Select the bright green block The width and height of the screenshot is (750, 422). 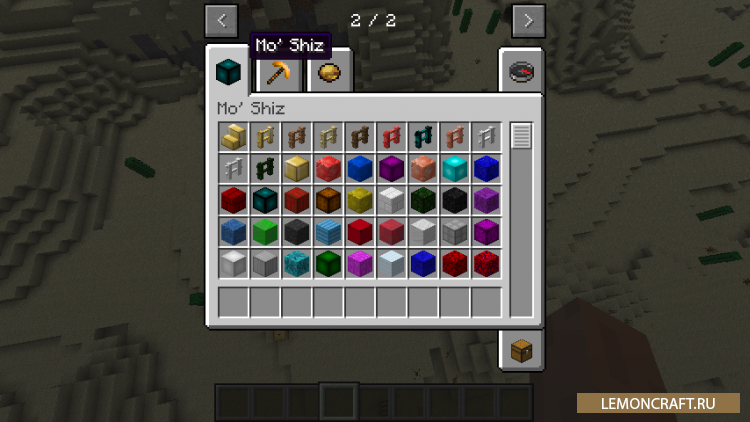point(265,233)
